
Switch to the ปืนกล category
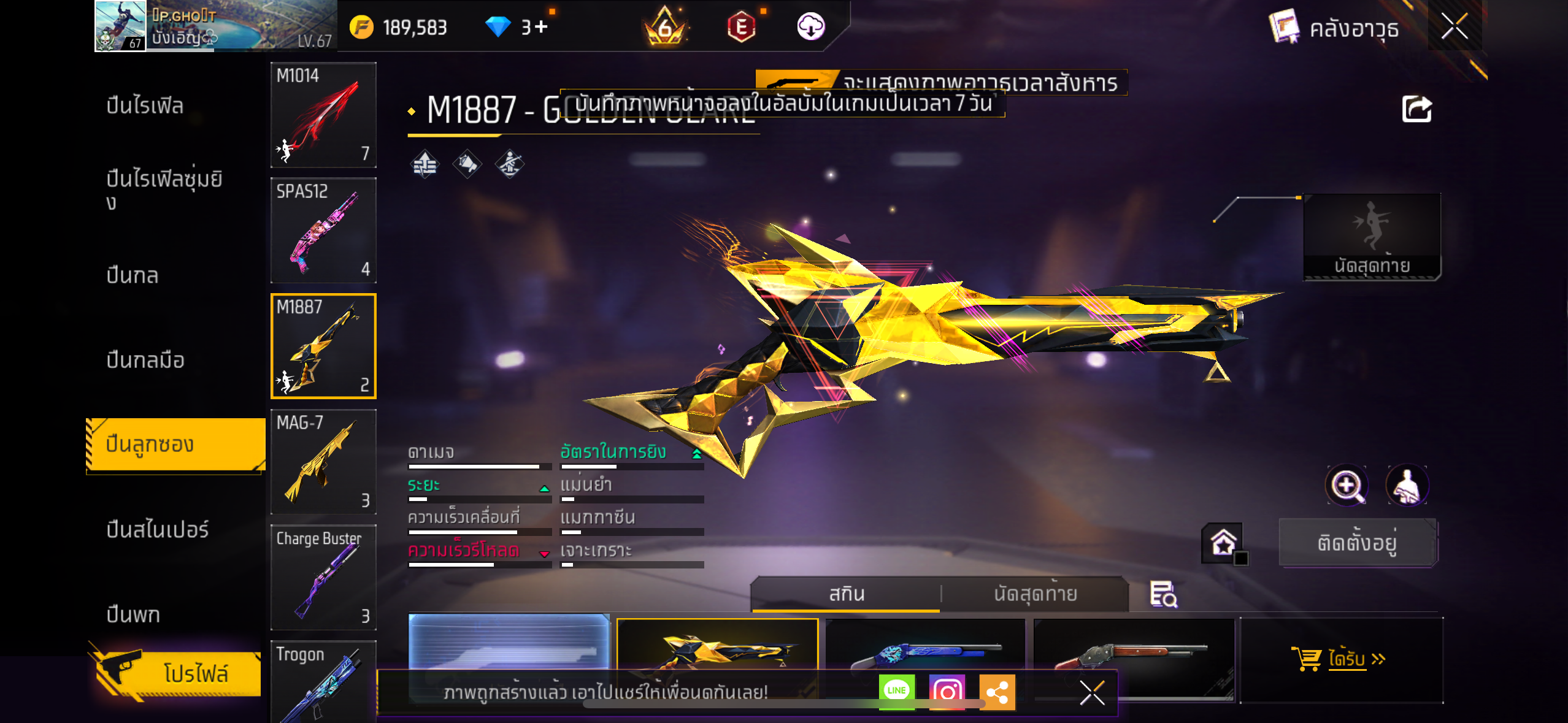(133, 275)
